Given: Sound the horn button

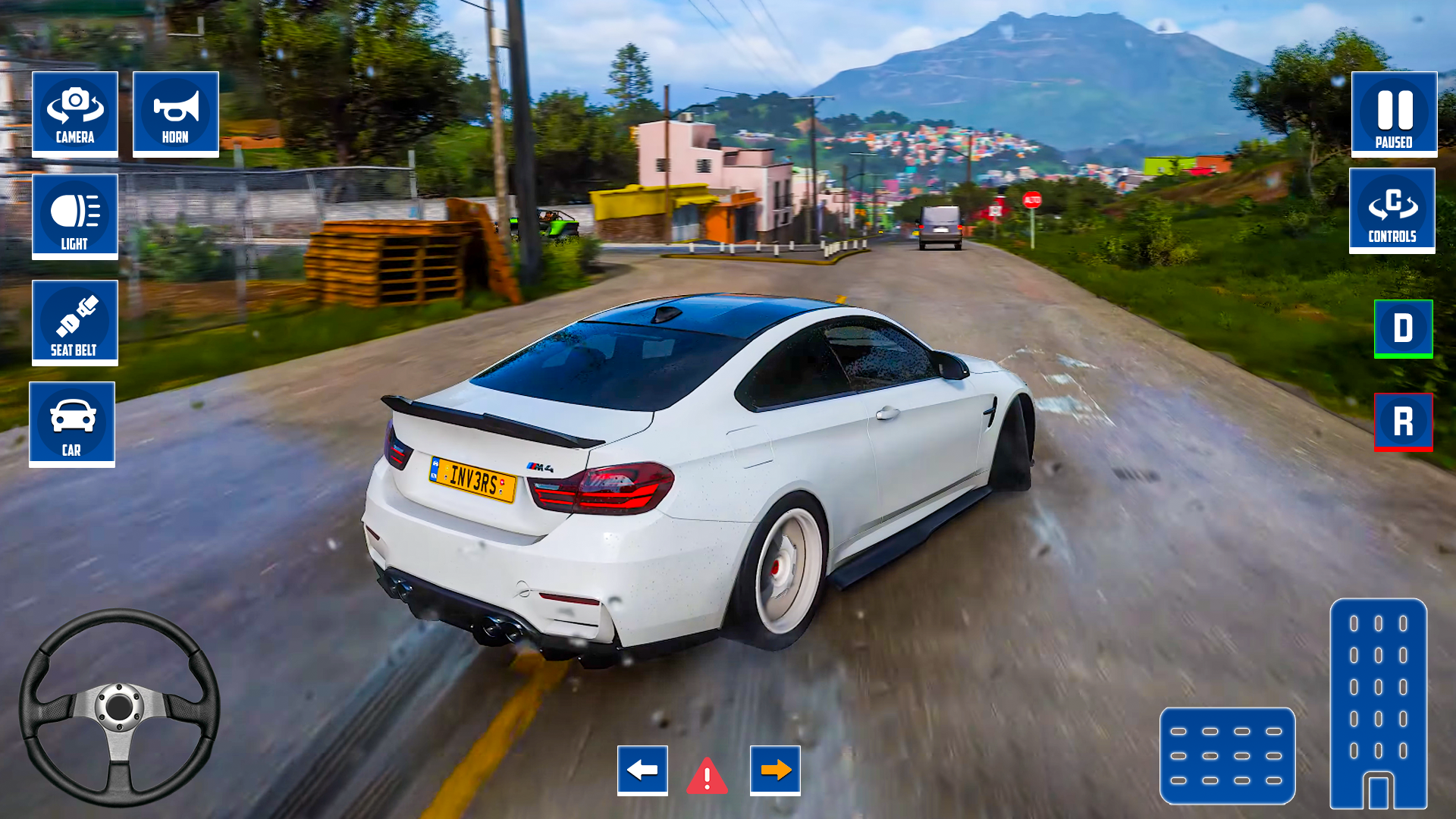Looking at the screenshot, I should (x=176, y=114).
